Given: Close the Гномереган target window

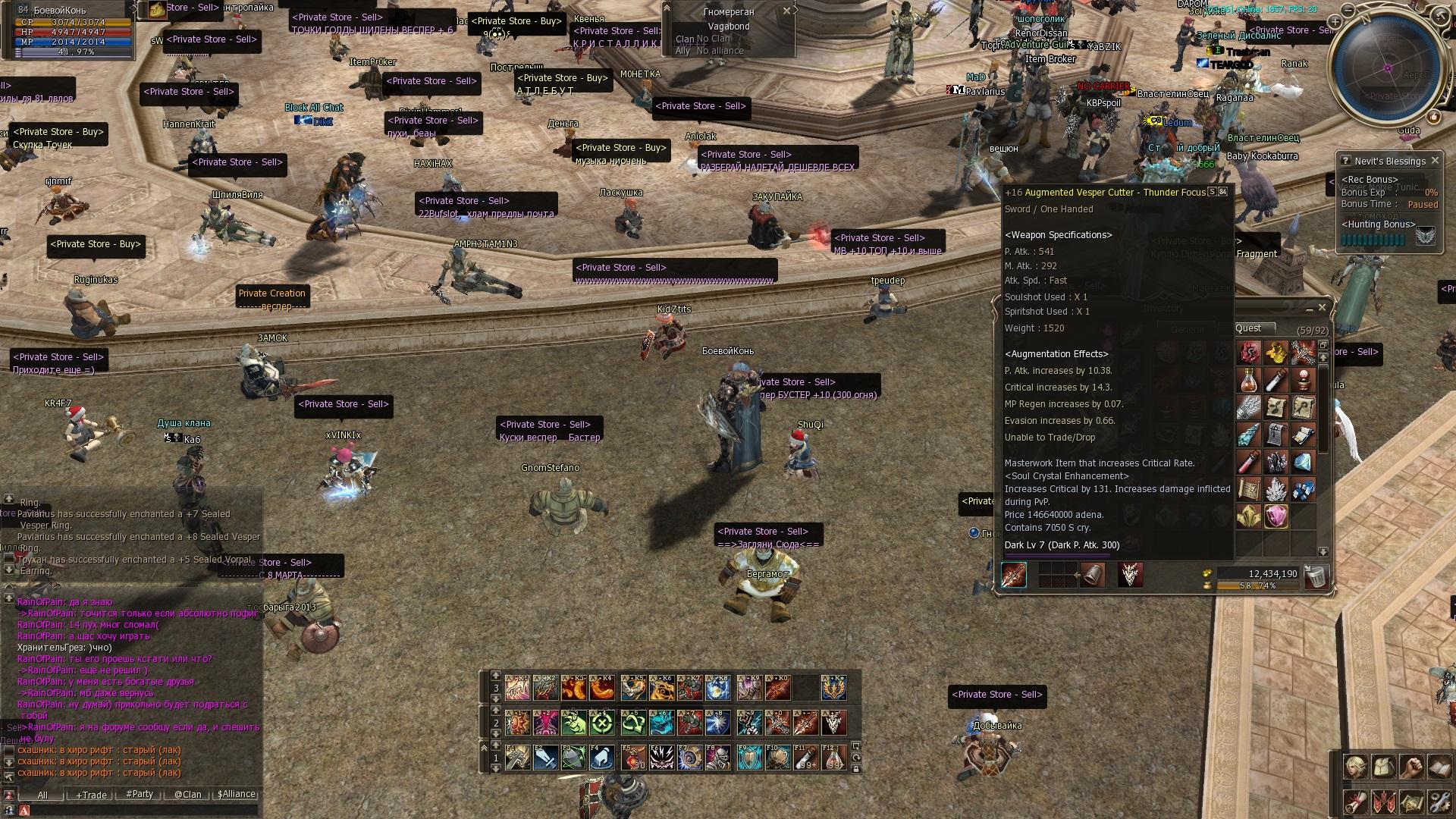Looking at the screenshot, I should coord(786,11).
